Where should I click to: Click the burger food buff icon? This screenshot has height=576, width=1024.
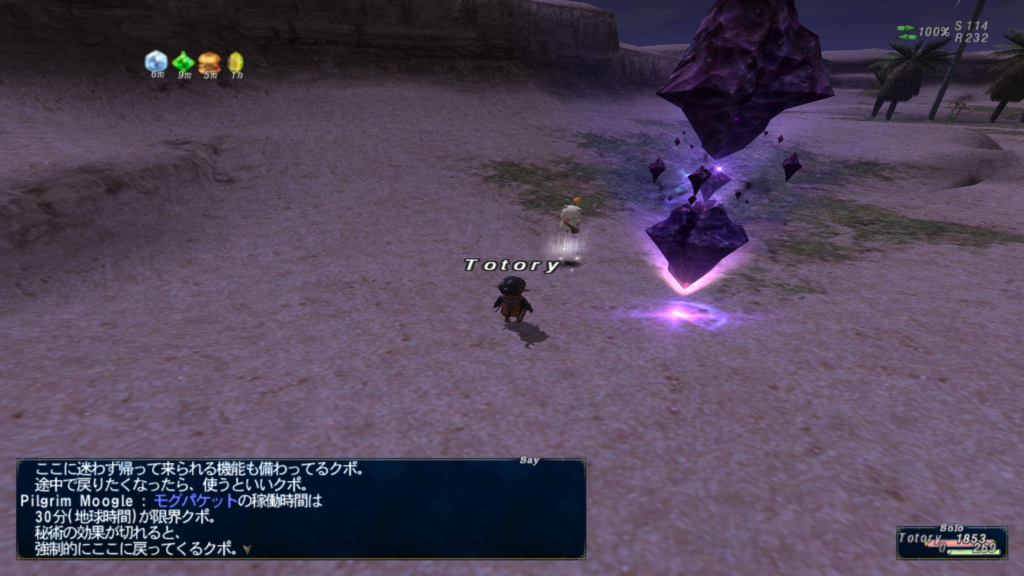pyautogui.click(x=209, y=62)
